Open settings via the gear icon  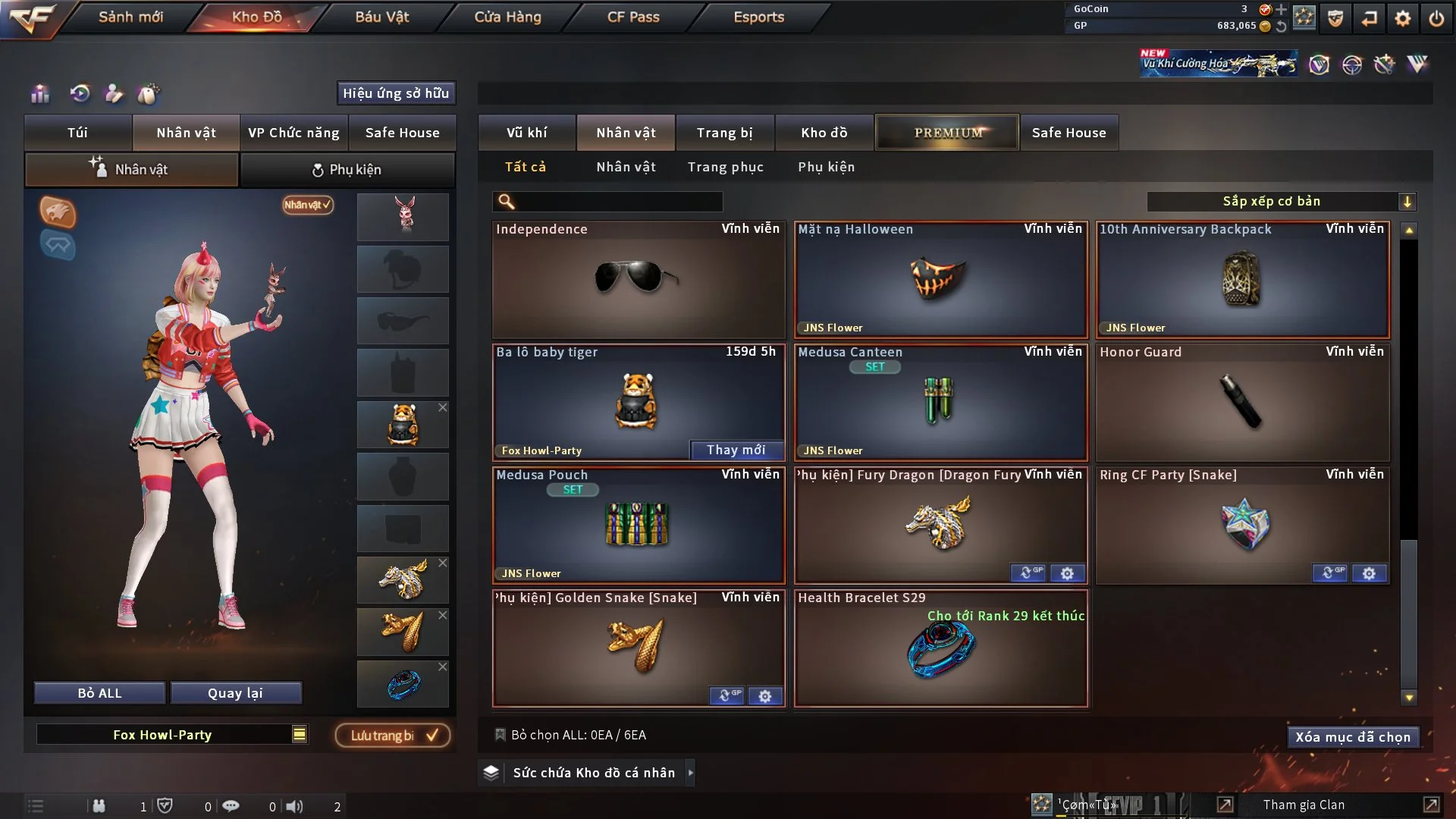[1403, 18]
